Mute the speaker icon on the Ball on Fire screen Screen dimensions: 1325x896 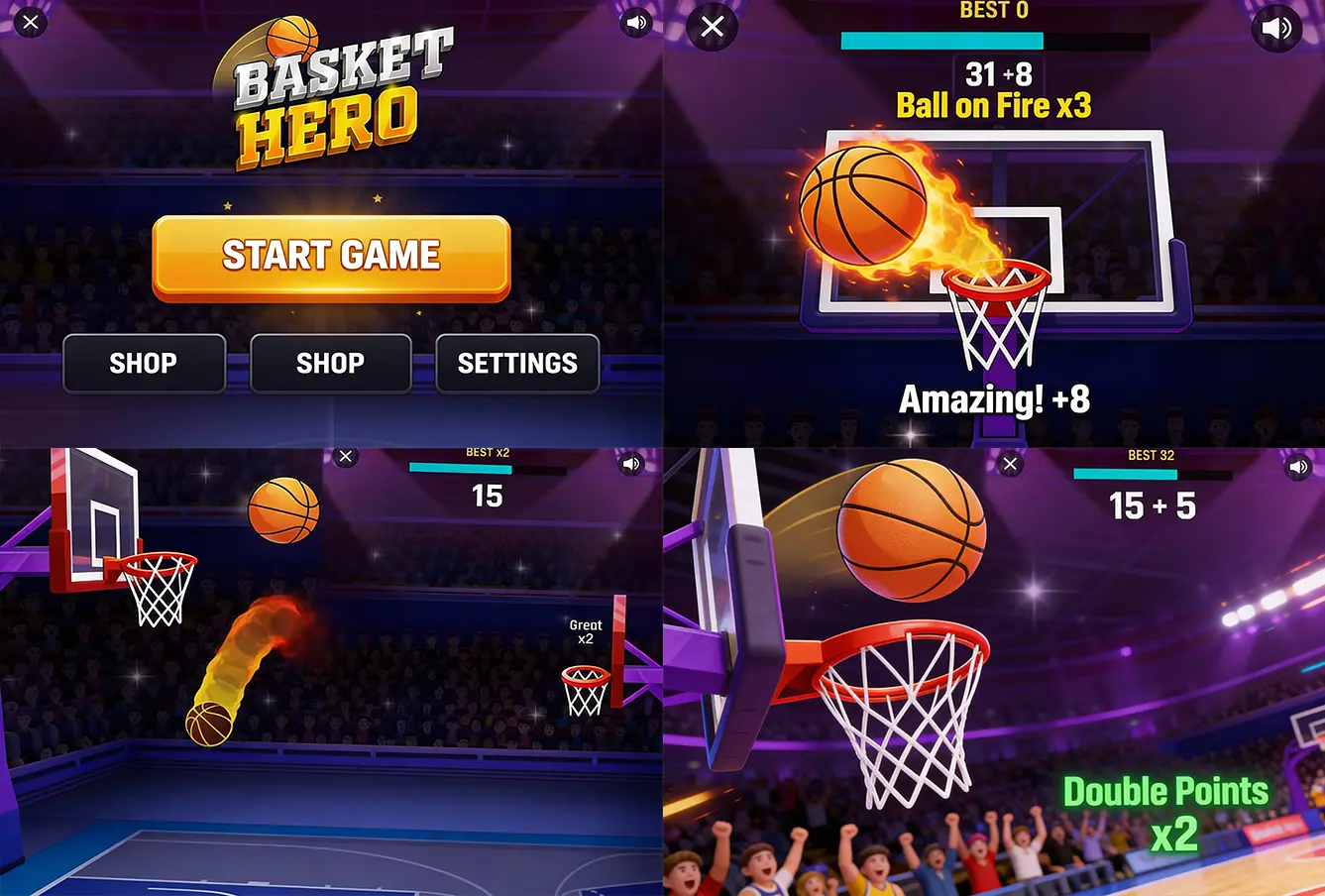(x=1277, y=28)
